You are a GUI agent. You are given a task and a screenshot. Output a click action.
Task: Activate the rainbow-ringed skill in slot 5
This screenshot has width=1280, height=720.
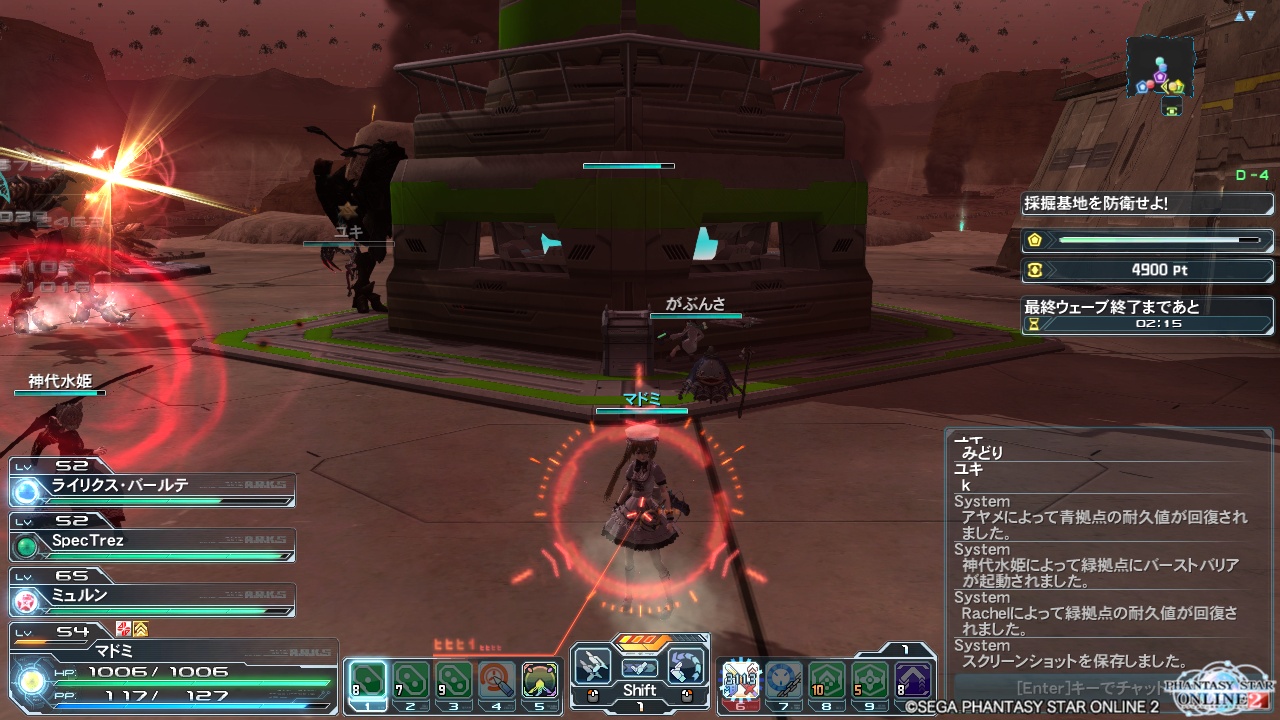click(x=540, y=682)
